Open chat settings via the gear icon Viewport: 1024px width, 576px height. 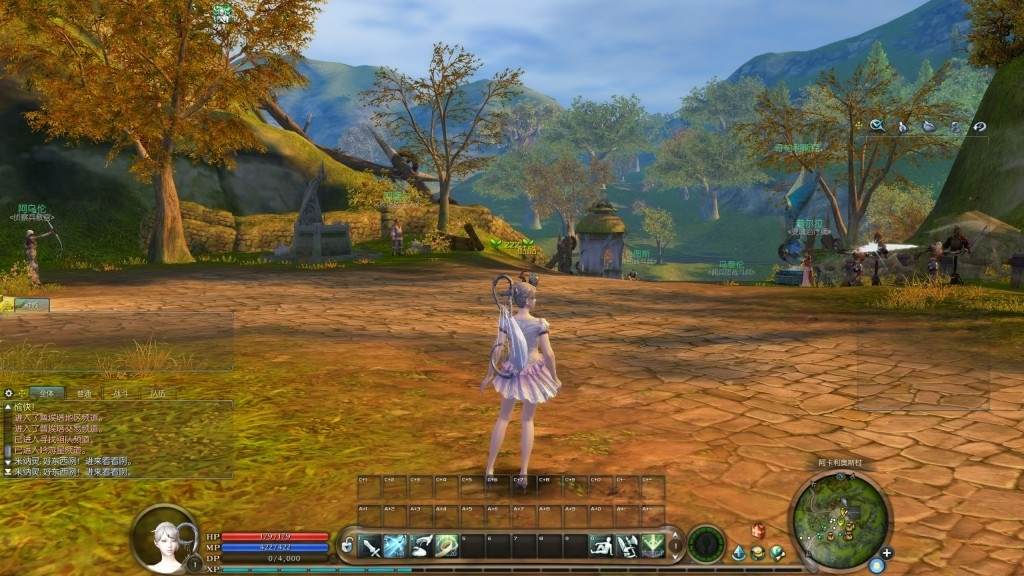tap(9, 394)
